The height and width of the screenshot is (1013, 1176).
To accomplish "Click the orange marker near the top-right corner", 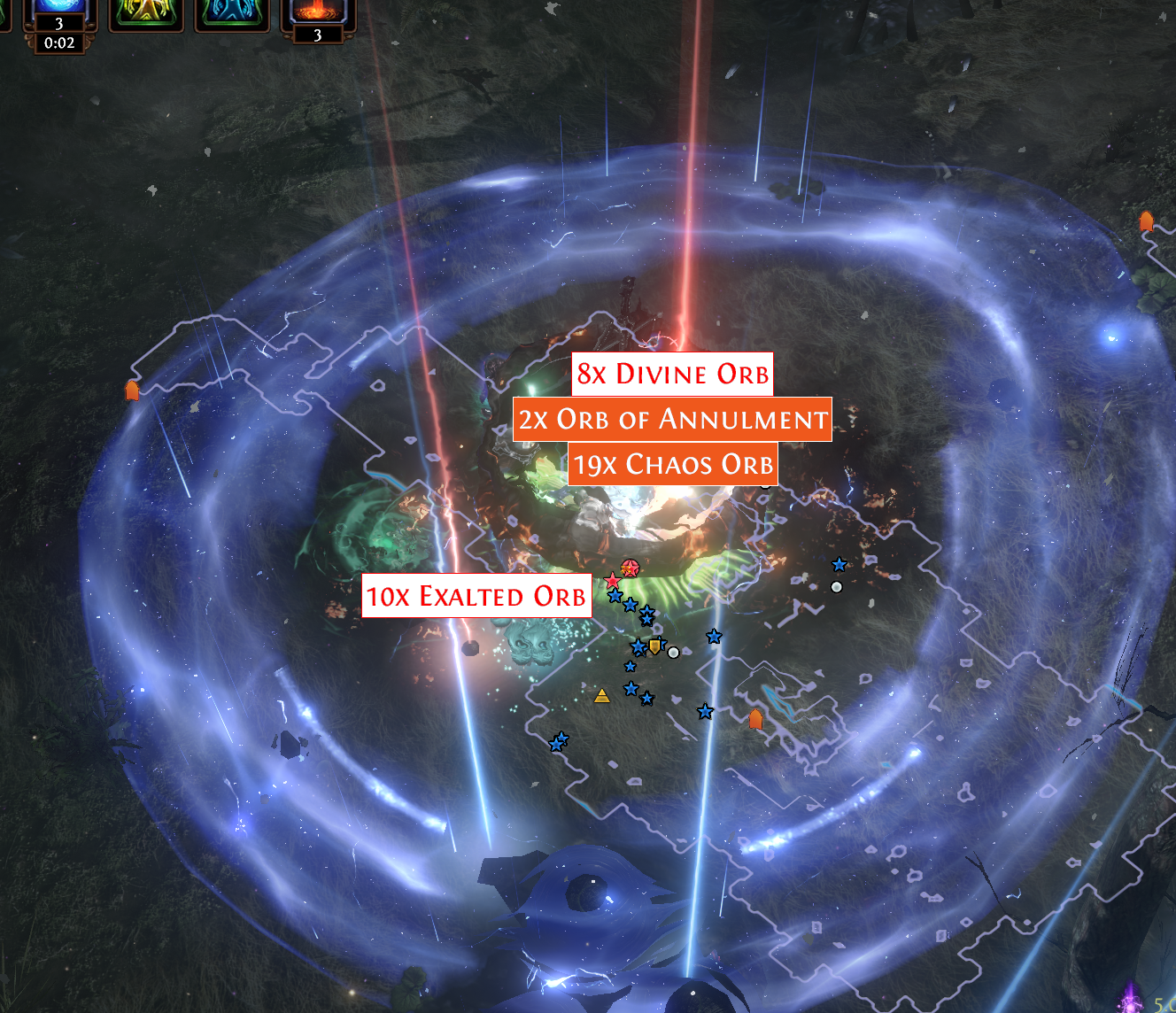I will [1149, 220].
